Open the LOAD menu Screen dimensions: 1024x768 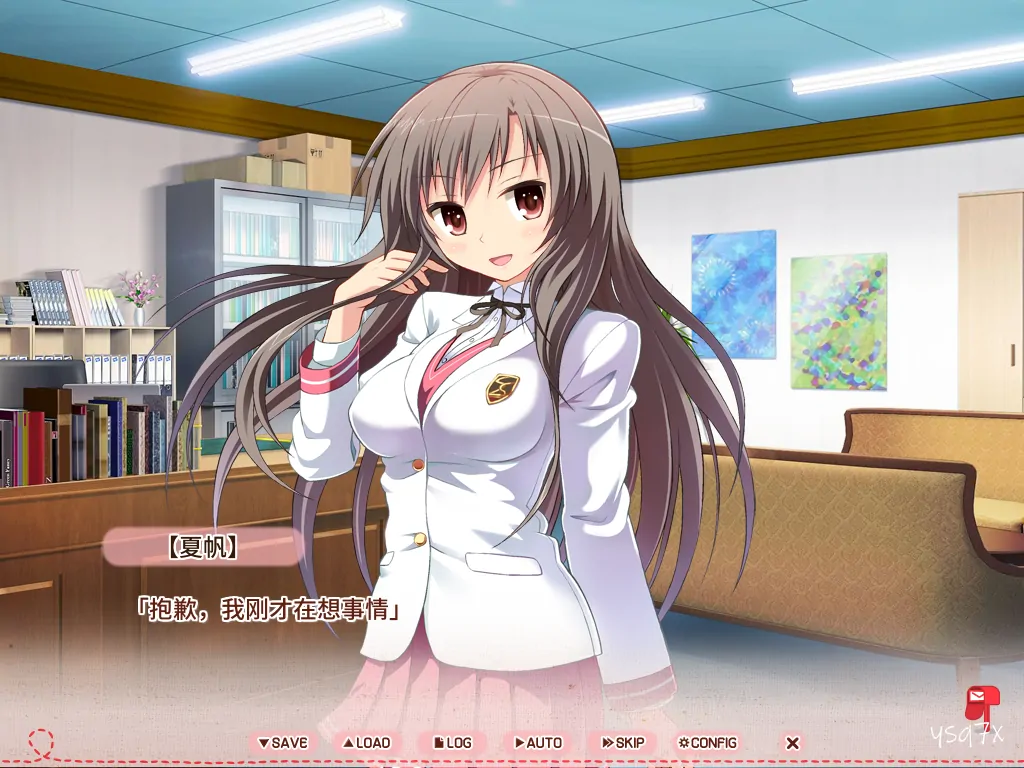pyautogui.click(x=366, y=743)
